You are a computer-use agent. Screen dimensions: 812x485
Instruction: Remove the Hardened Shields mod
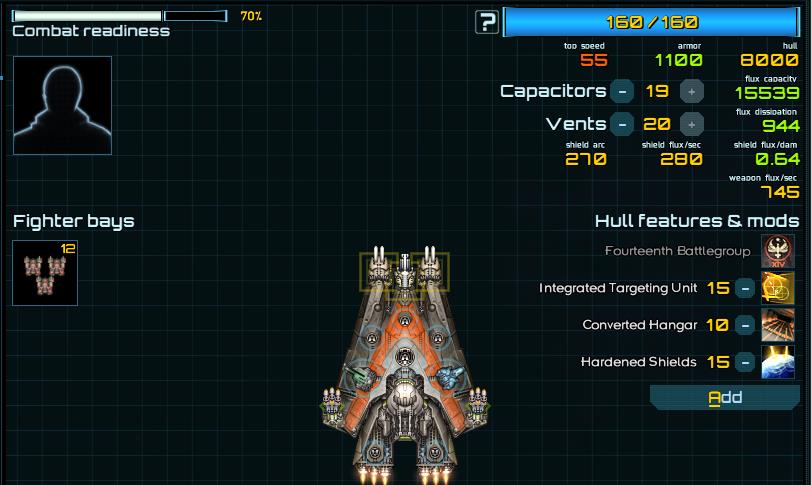(745, 362)
